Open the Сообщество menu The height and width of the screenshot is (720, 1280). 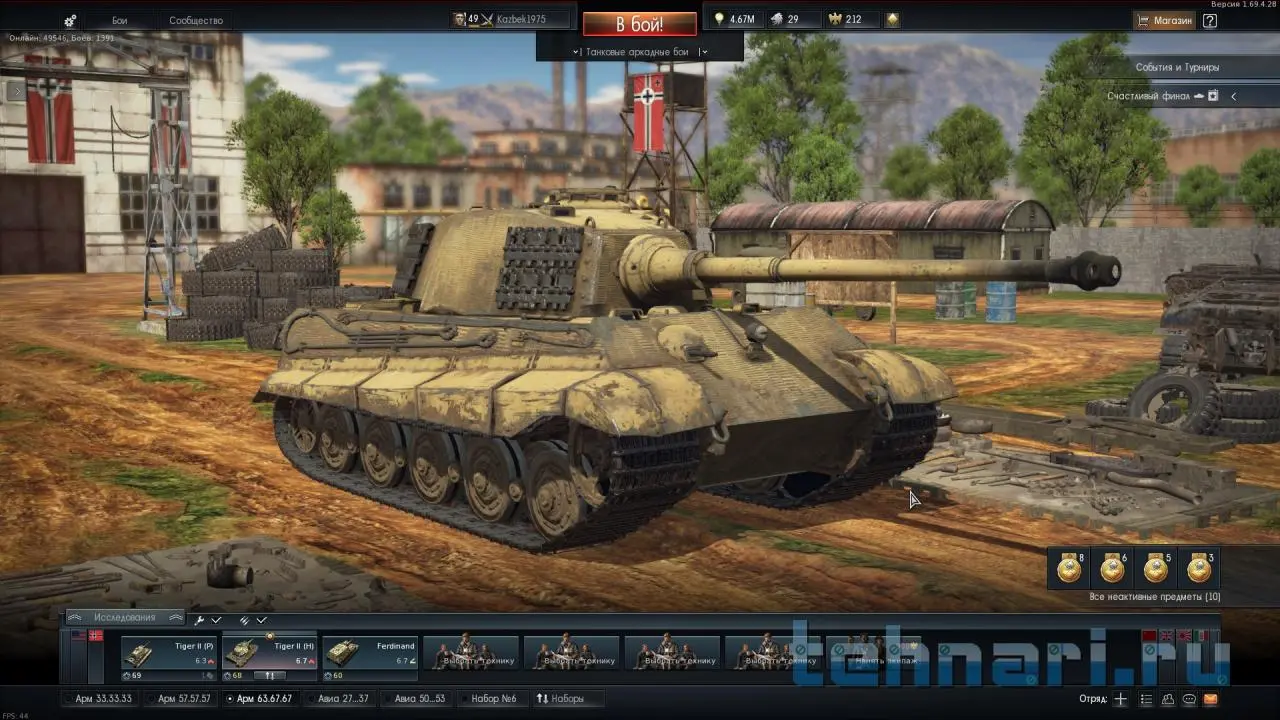pos(196,20)
